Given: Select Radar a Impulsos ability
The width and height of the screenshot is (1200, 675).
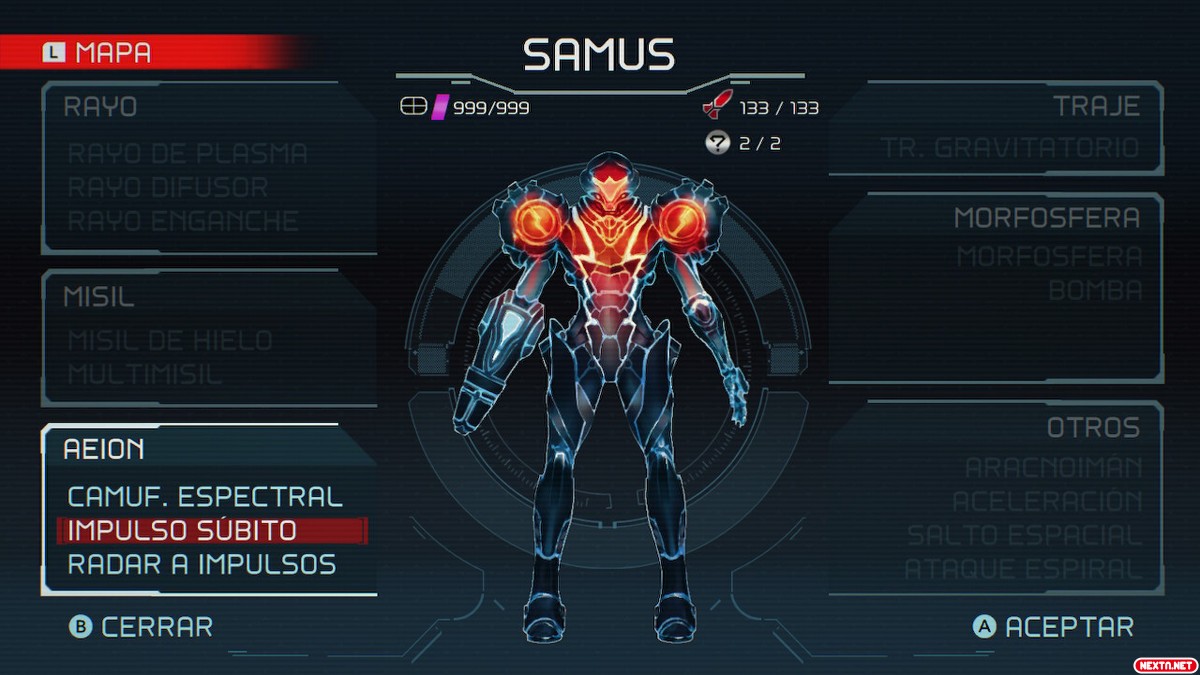Looking at the screenshot, I should pyautogui.click(x=202, y=565).
